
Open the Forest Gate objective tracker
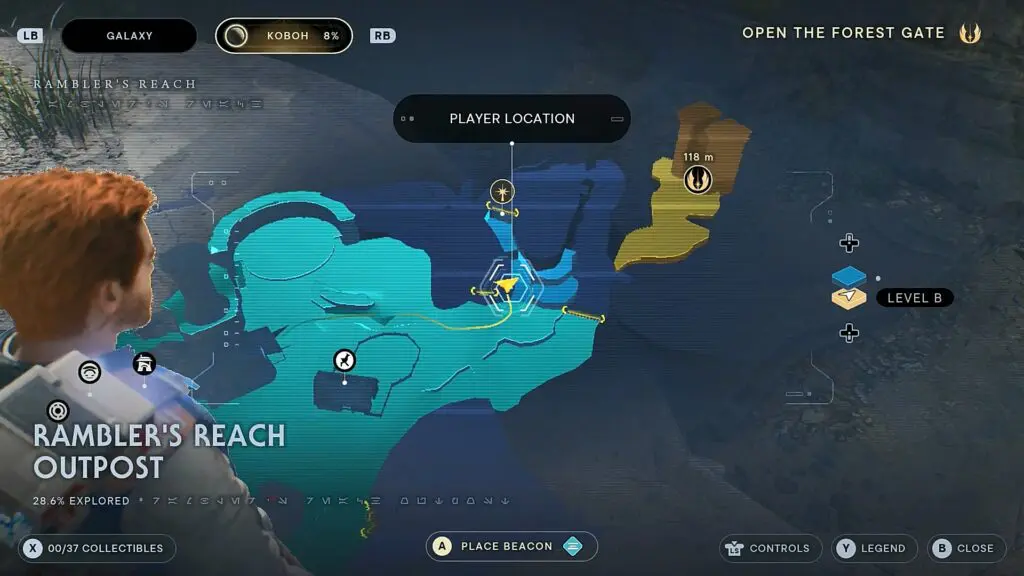[861, 33]
